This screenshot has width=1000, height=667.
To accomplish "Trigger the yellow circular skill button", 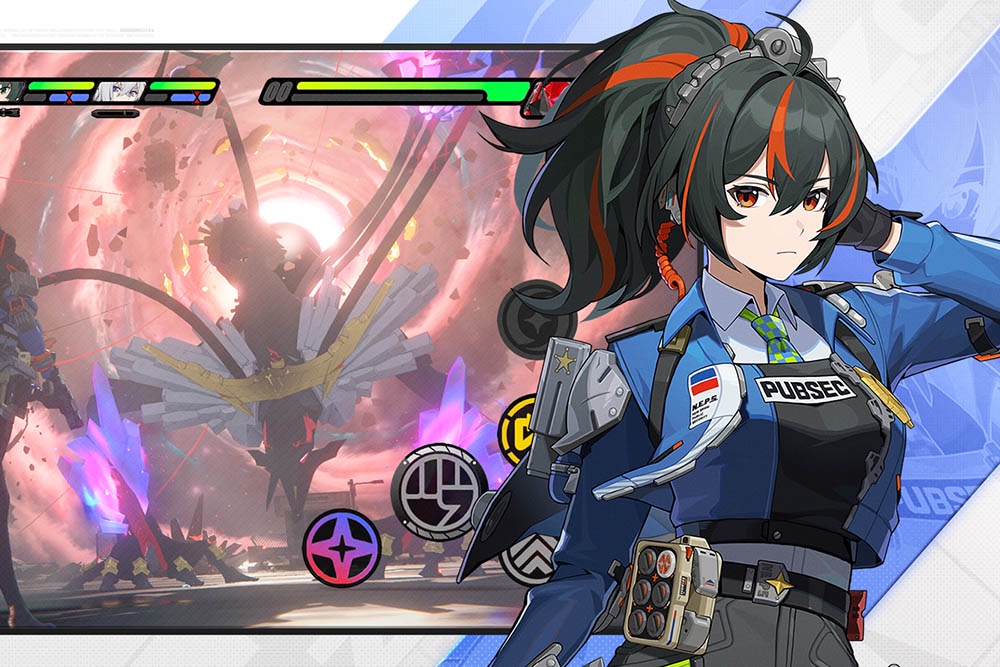I will [518, 430].
